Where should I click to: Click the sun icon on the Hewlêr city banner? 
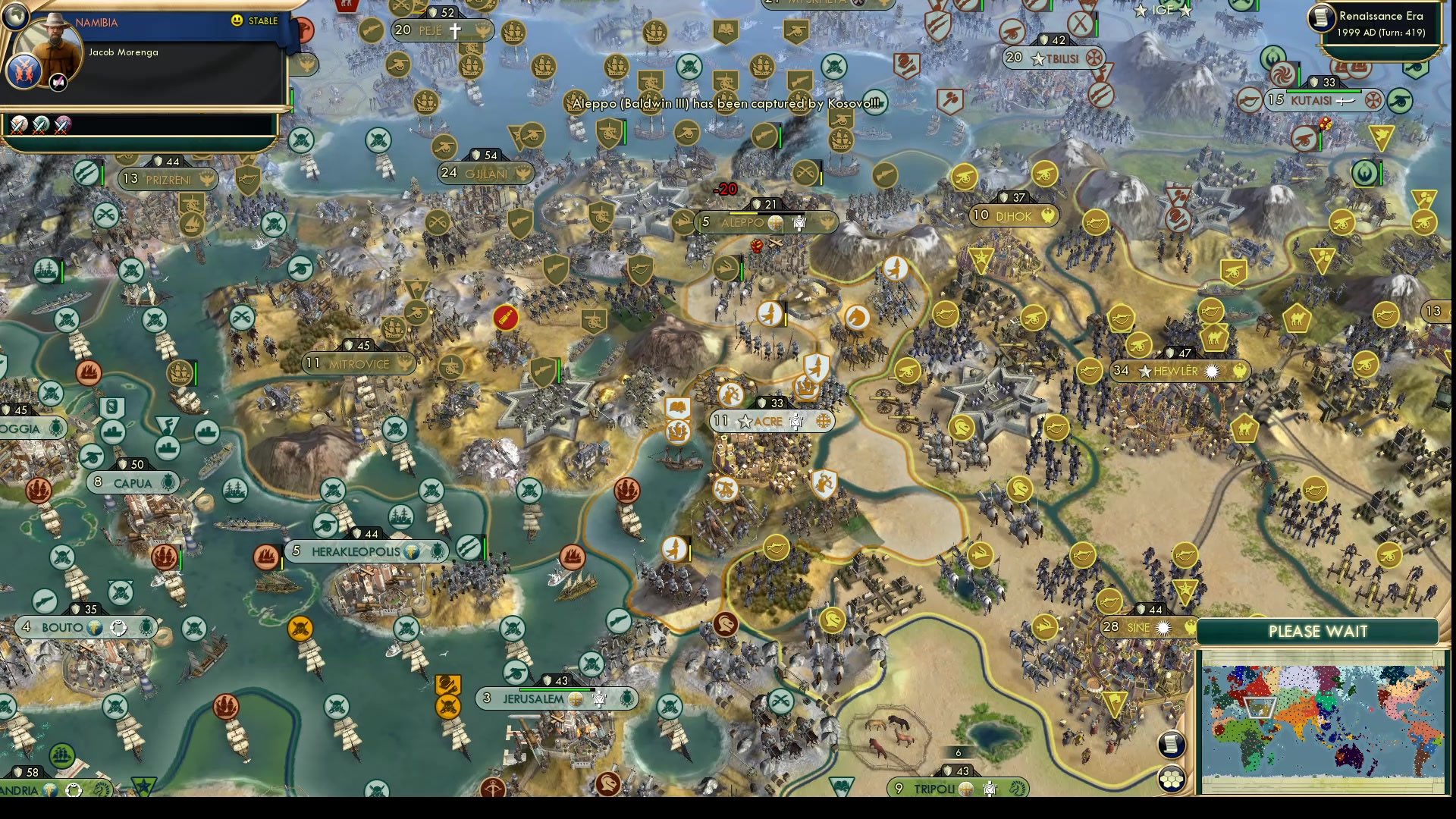click(1213, 372)
